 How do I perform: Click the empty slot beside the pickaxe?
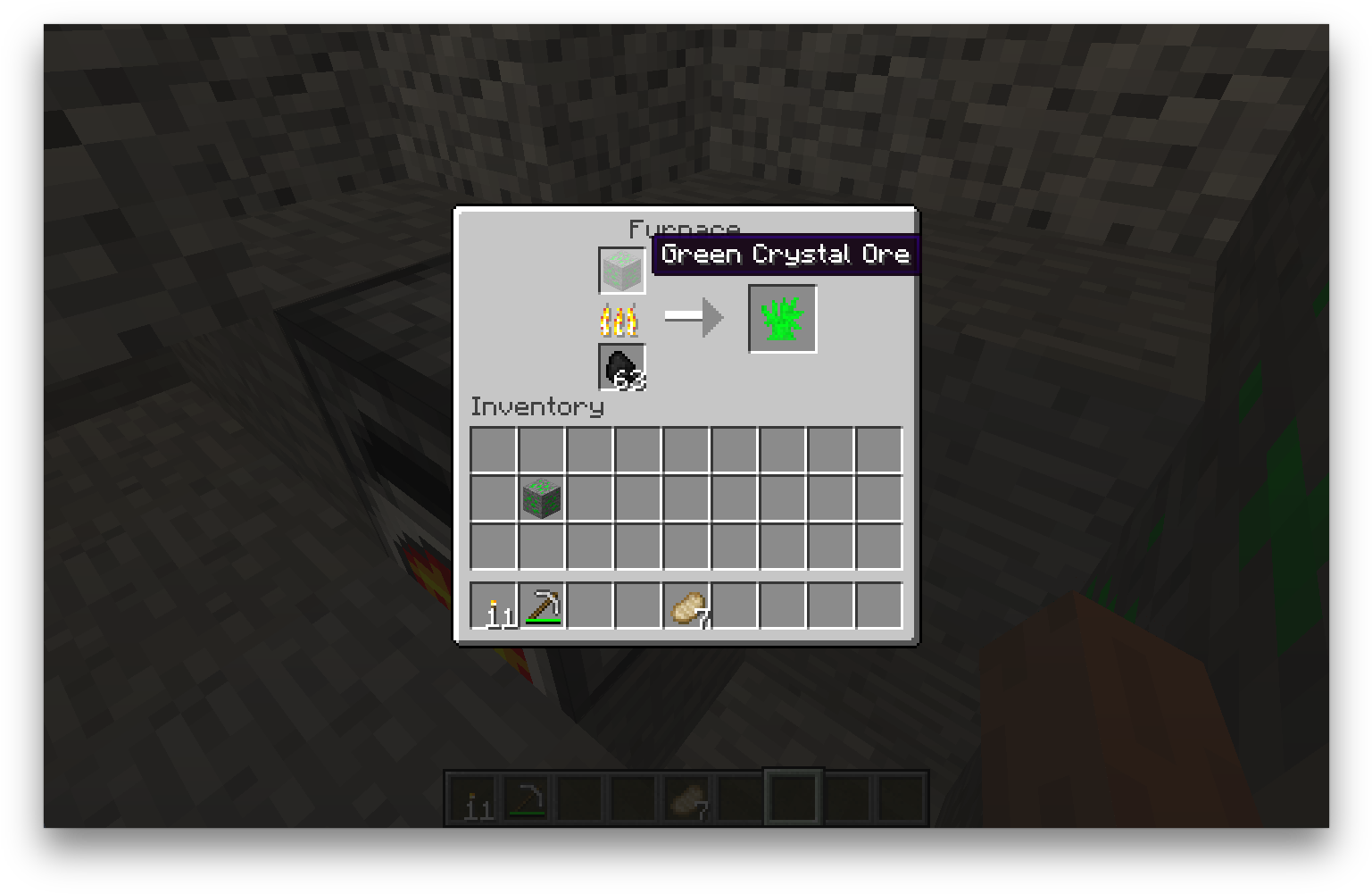tap(589, 604)
